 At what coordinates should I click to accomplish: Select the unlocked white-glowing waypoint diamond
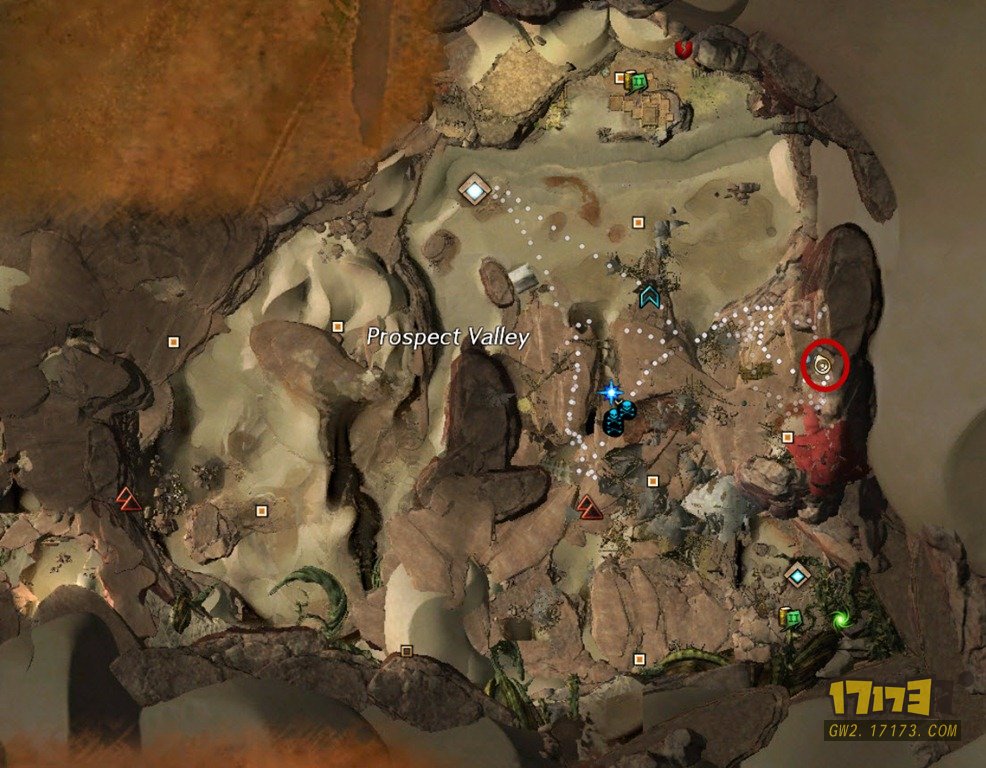pos(474,188)
